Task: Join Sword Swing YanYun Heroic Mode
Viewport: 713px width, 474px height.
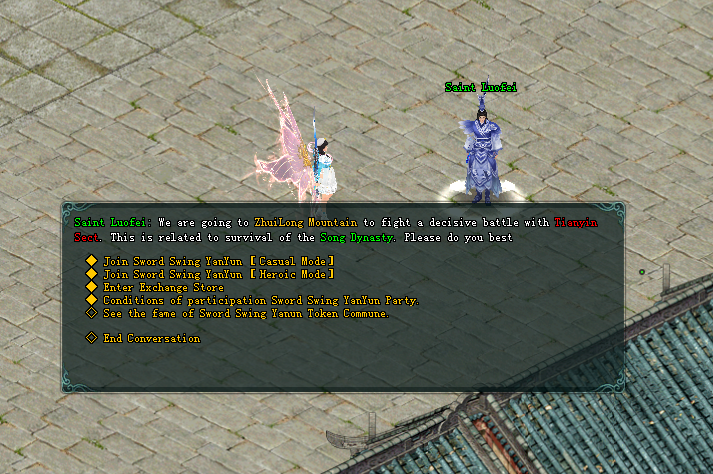Action: pyautogui.click(x=218, y=274)
